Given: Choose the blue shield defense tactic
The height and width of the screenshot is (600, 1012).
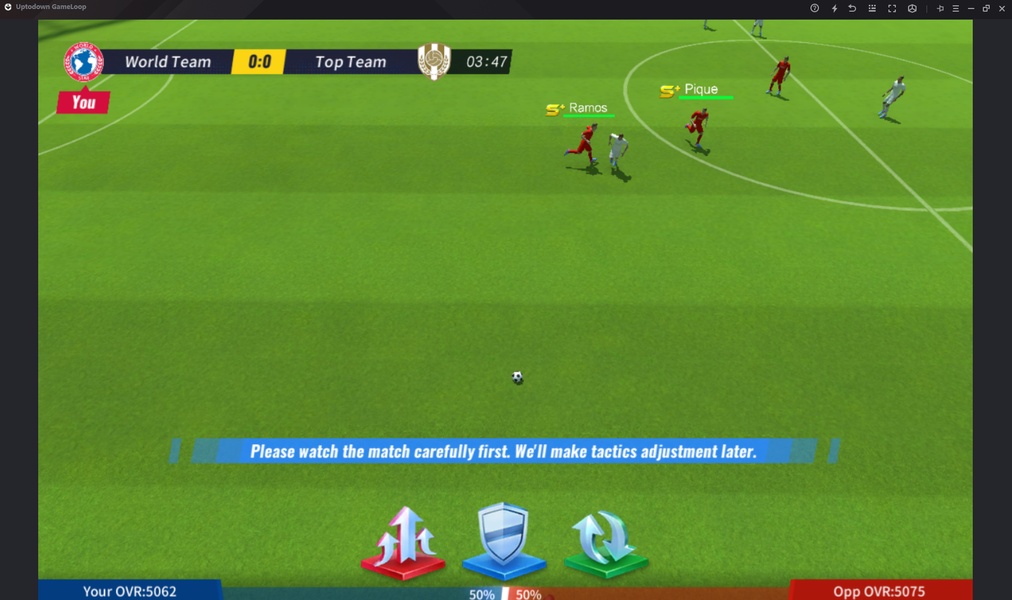Looking at the screenshot, I should [x=503, y=540].
